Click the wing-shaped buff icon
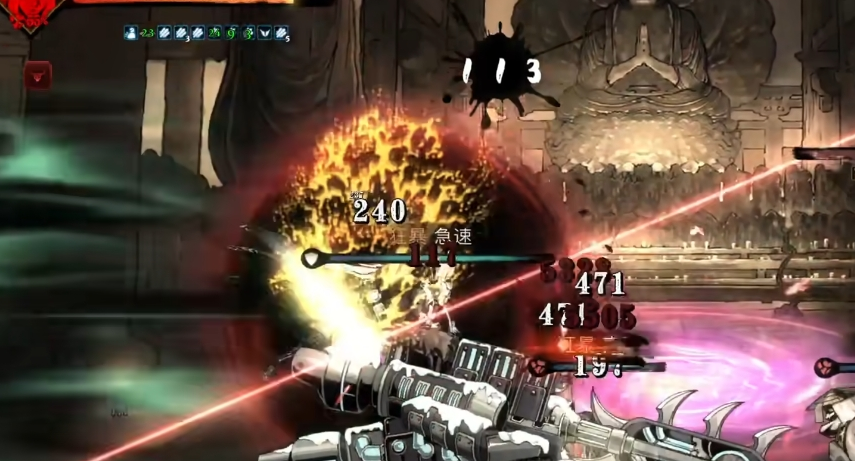 pos(264,33)
